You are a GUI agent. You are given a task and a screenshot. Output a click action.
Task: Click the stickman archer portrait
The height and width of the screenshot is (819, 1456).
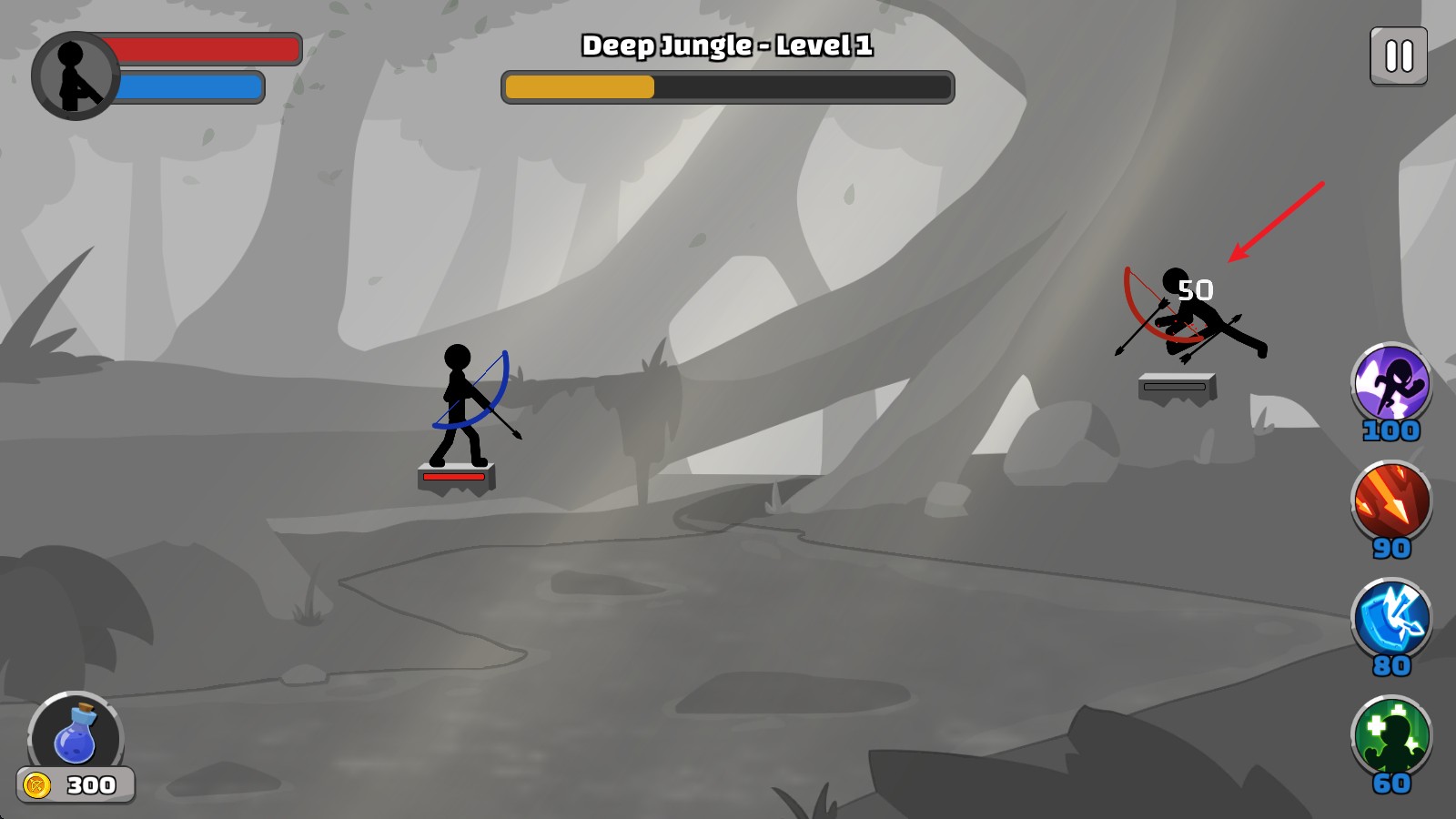point(75,76)
